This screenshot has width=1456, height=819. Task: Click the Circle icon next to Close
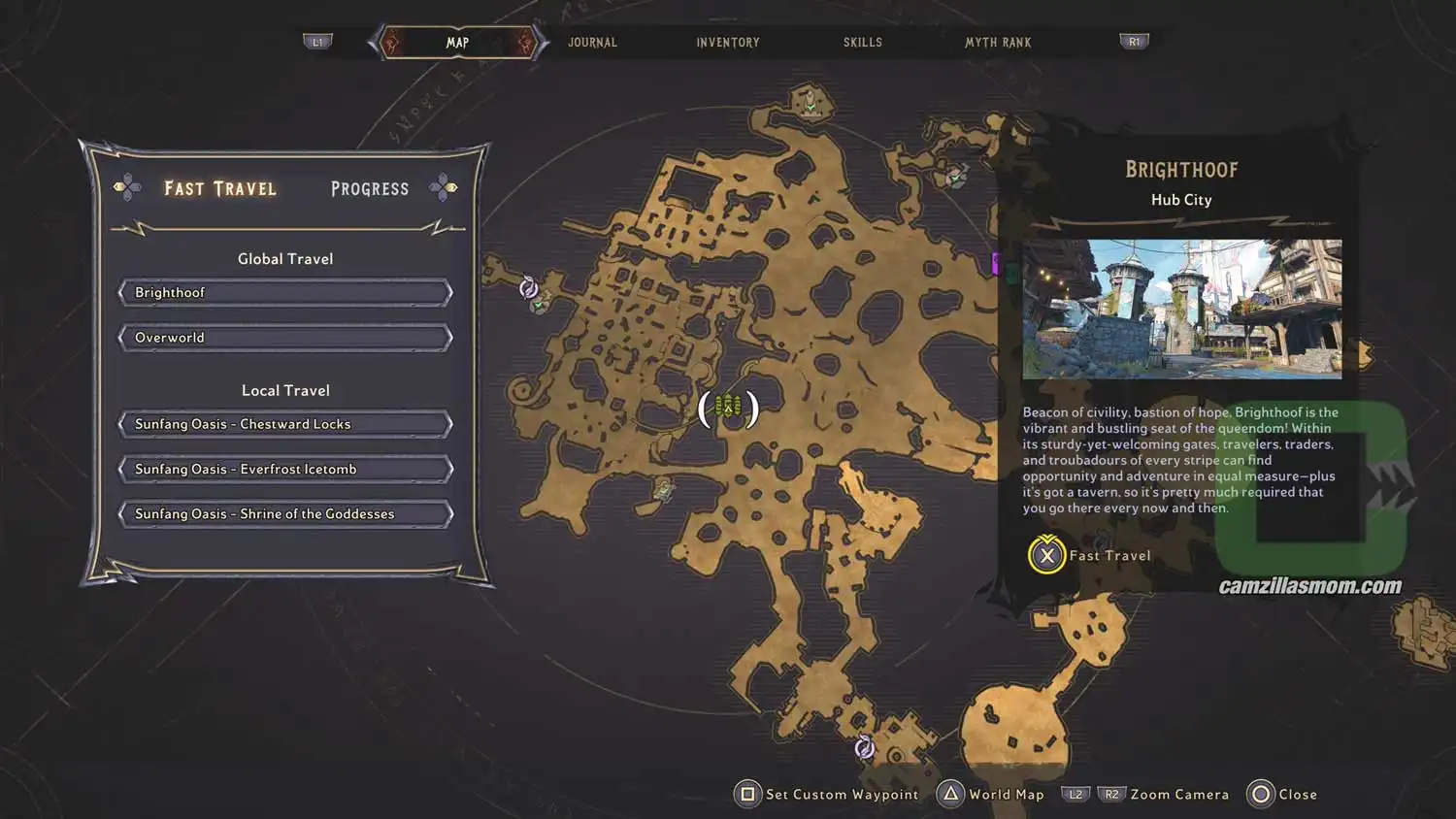click(1259, 794)
